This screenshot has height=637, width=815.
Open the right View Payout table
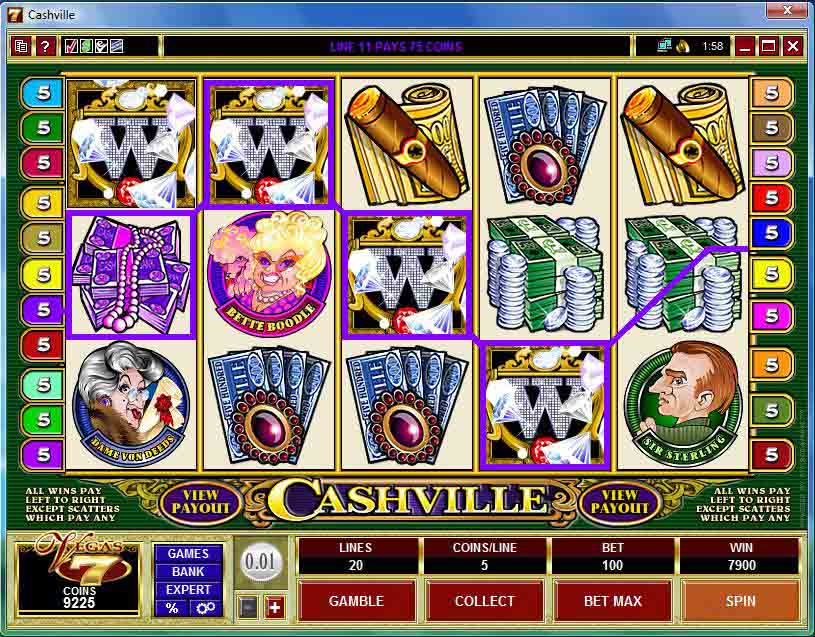tap(619, 501)
